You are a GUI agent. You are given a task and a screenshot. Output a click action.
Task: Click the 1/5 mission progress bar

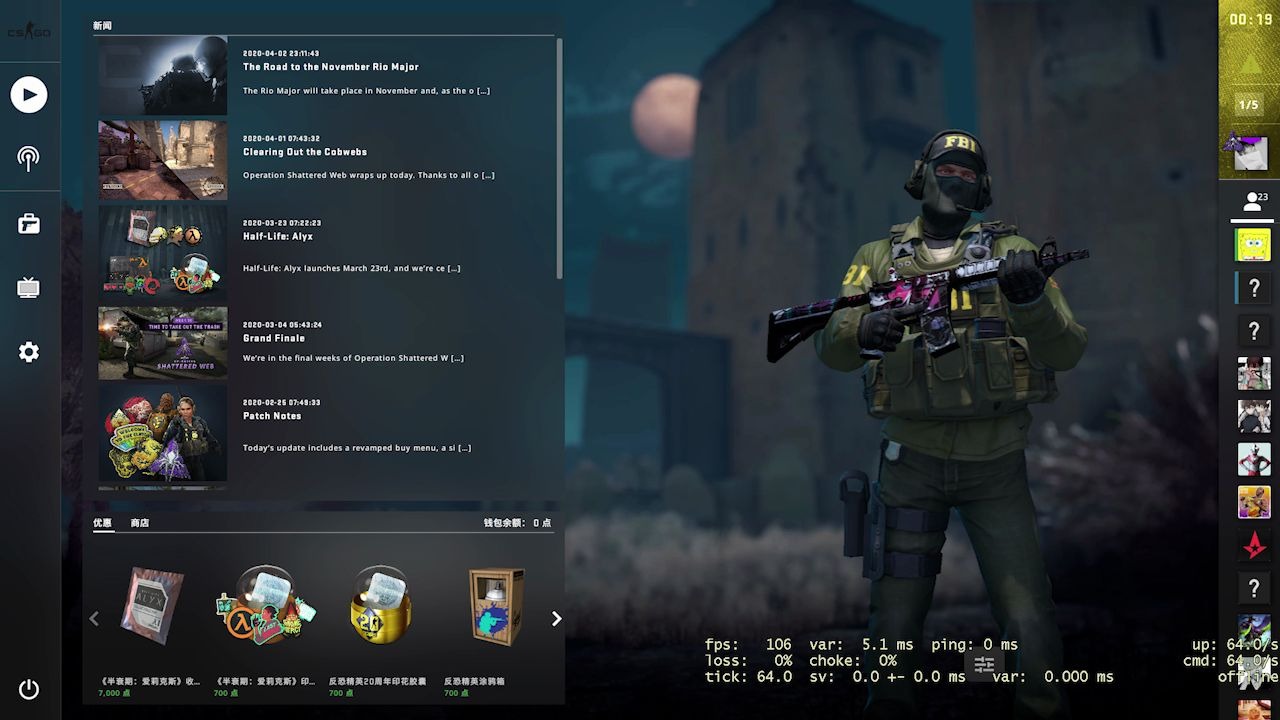point(1249,104)
